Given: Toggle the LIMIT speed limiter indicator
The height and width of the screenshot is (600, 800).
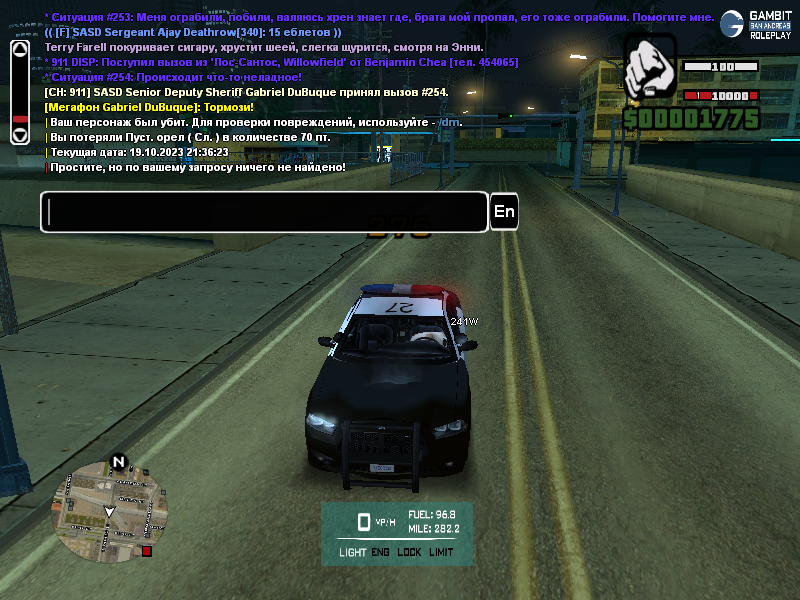Looking at the screenshot, I should pyautogui.click(x=441, y=552).
